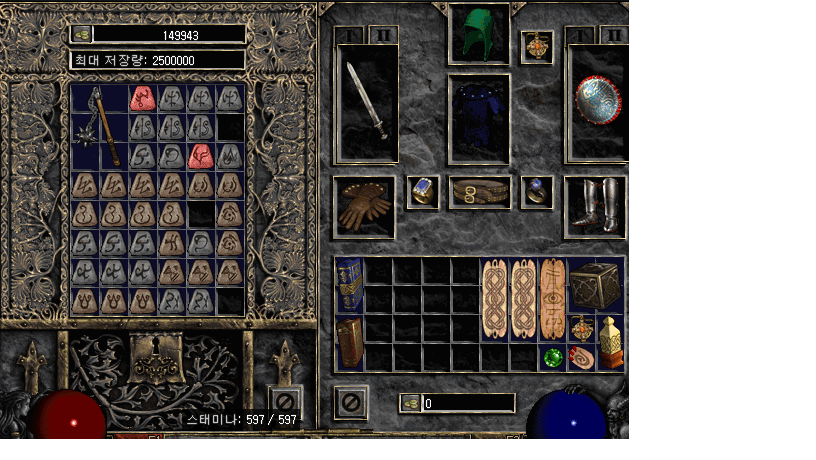Select the equipped dark blue body armor
Viewport: 816px width, 460px height.
point(479,118)
